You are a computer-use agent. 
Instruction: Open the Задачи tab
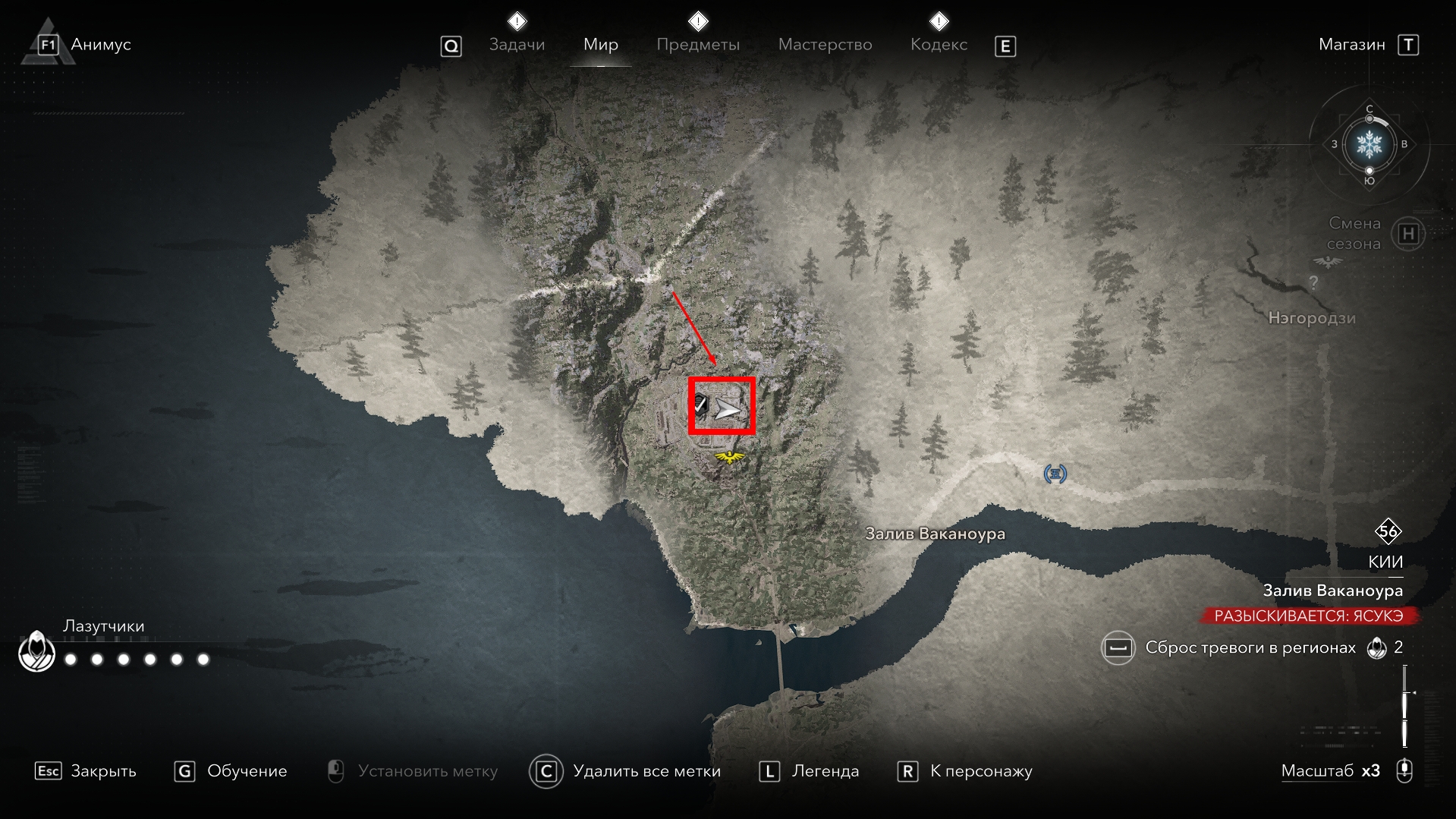click(x=517, y=45)
